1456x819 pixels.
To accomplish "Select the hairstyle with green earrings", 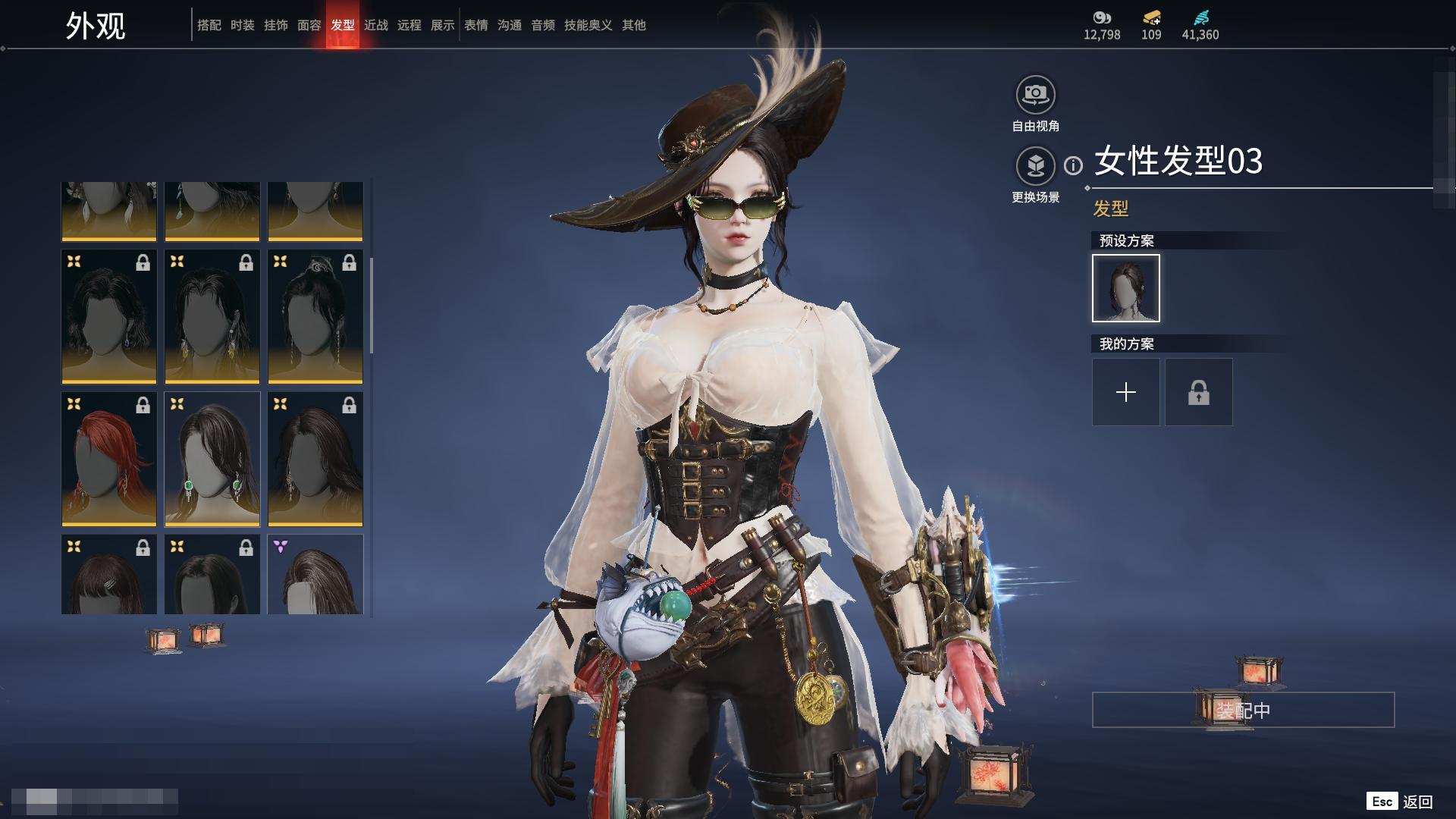I will click(212, 459).
